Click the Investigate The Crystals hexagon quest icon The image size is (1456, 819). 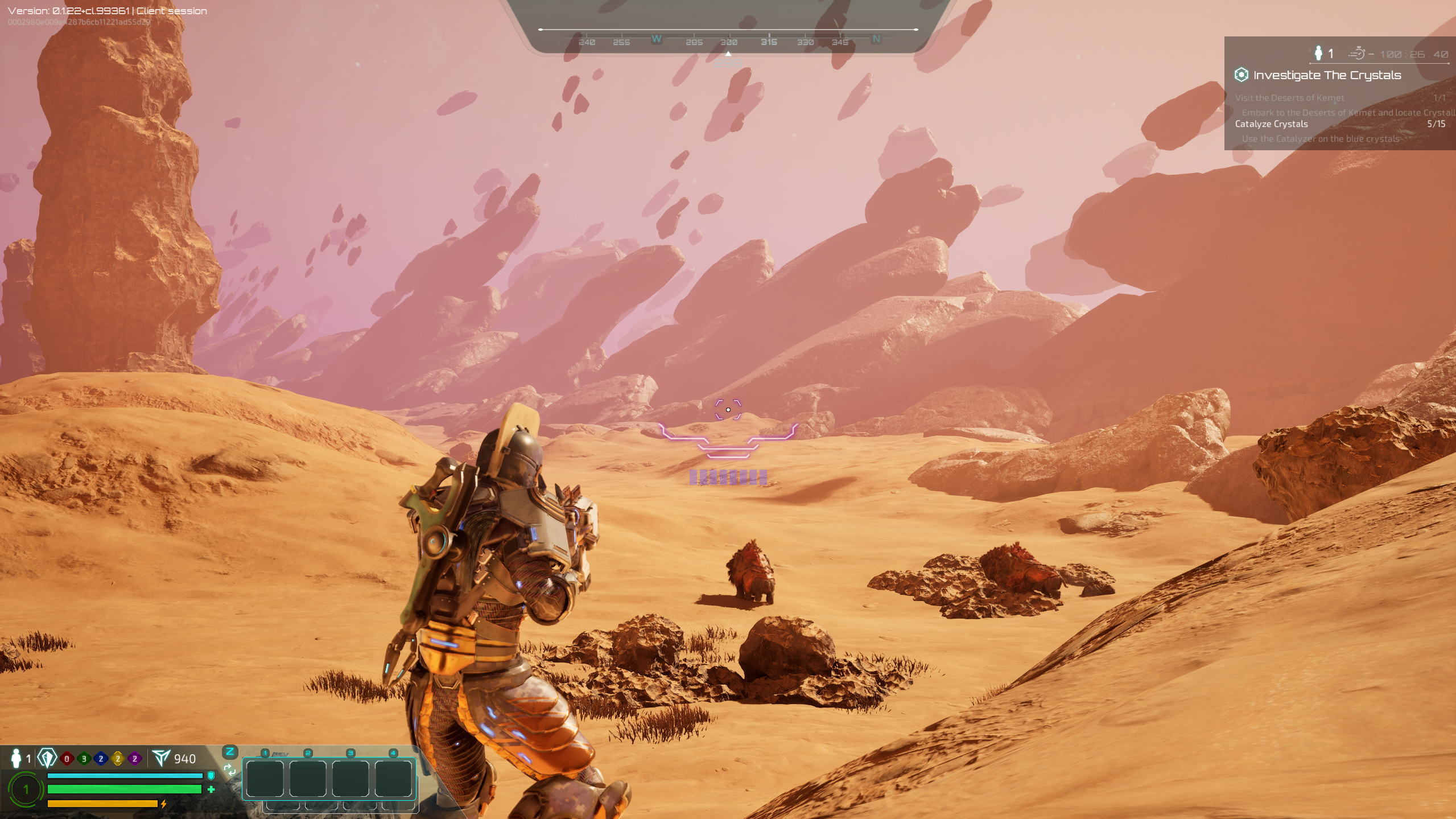1241,75
